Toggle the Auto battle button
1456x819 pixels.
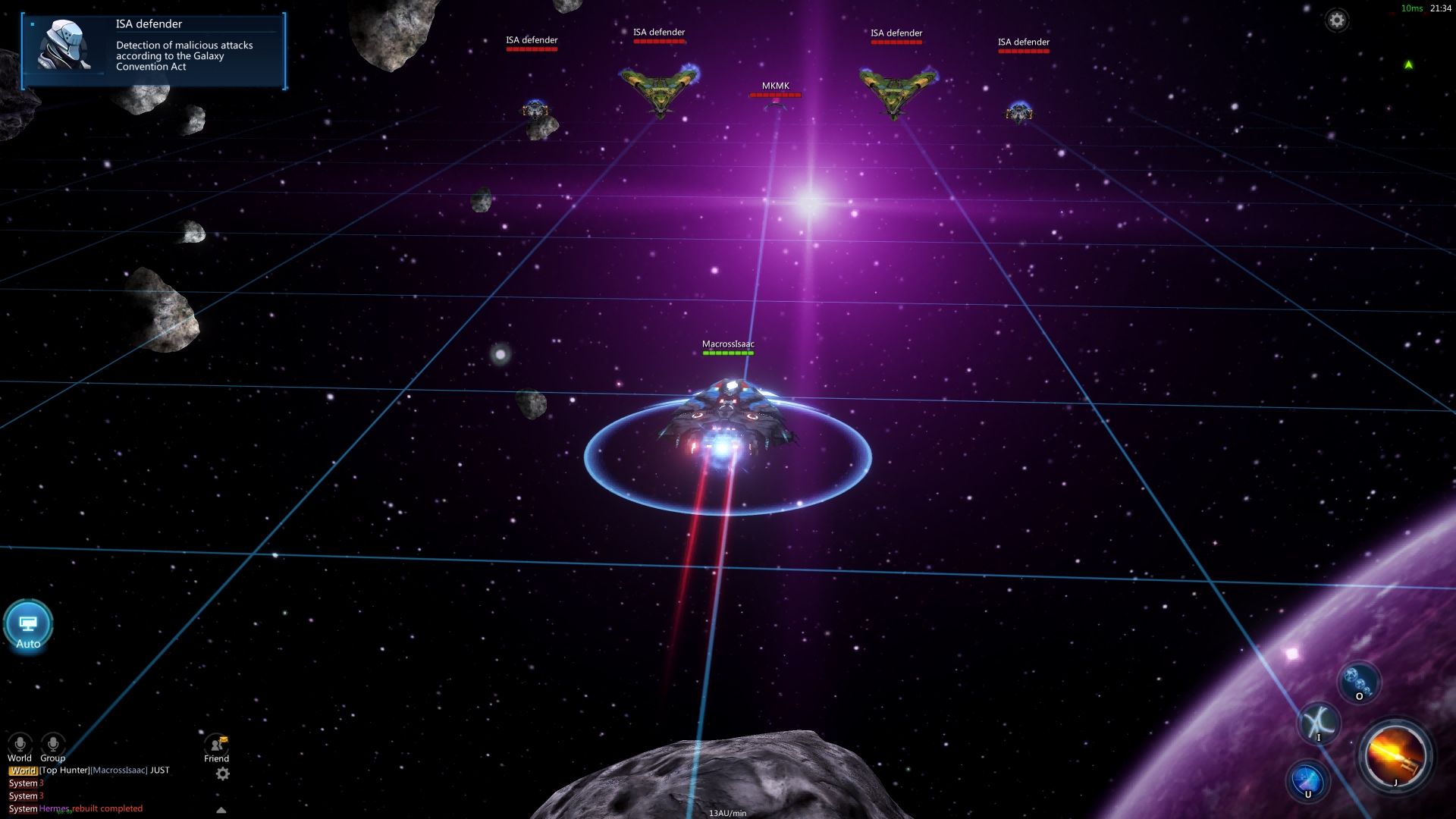coord(28,626)
